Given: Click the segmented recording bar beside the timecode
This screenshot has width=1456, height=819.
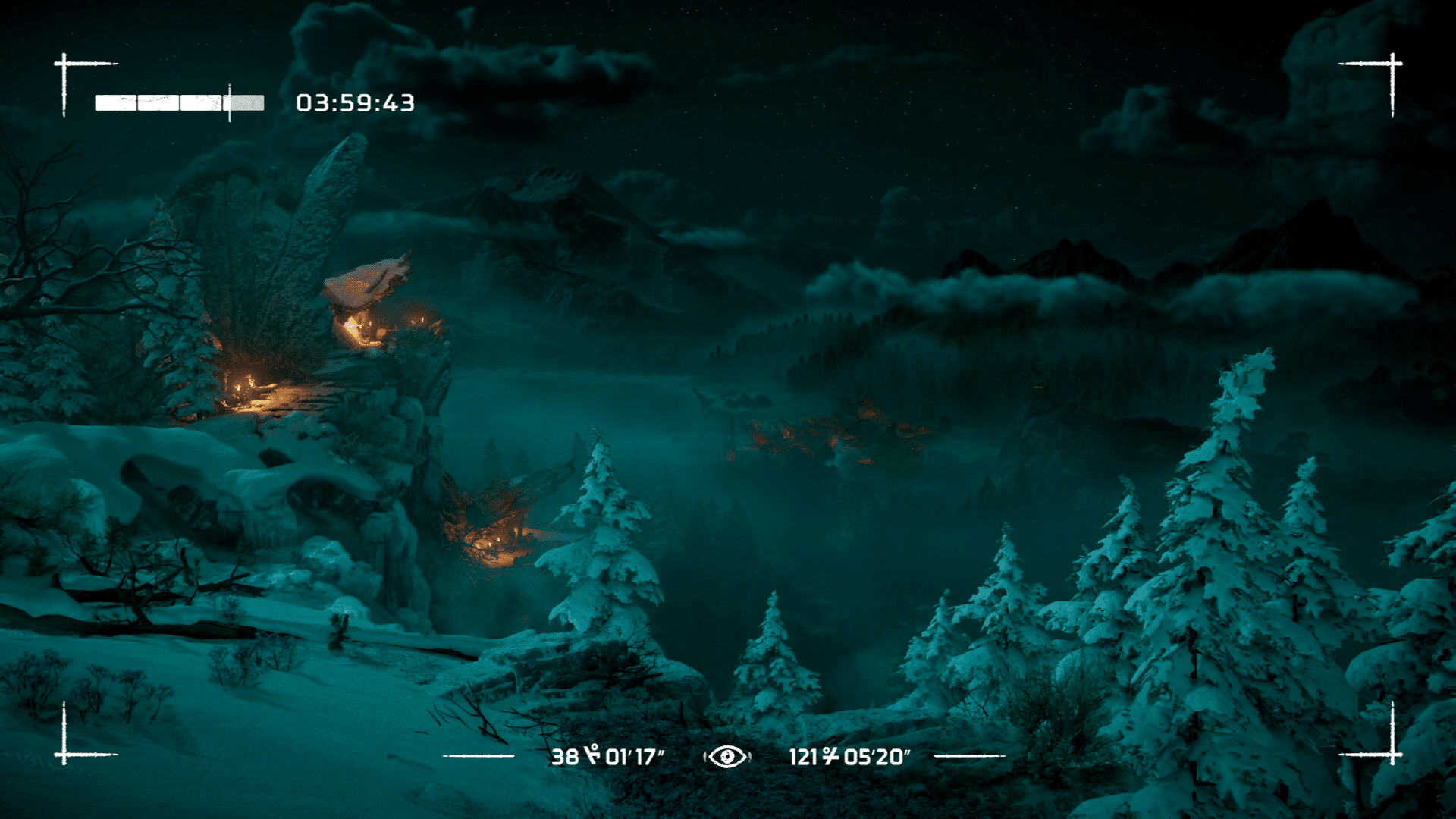Looking at the screenshot, I should [179, 103].
